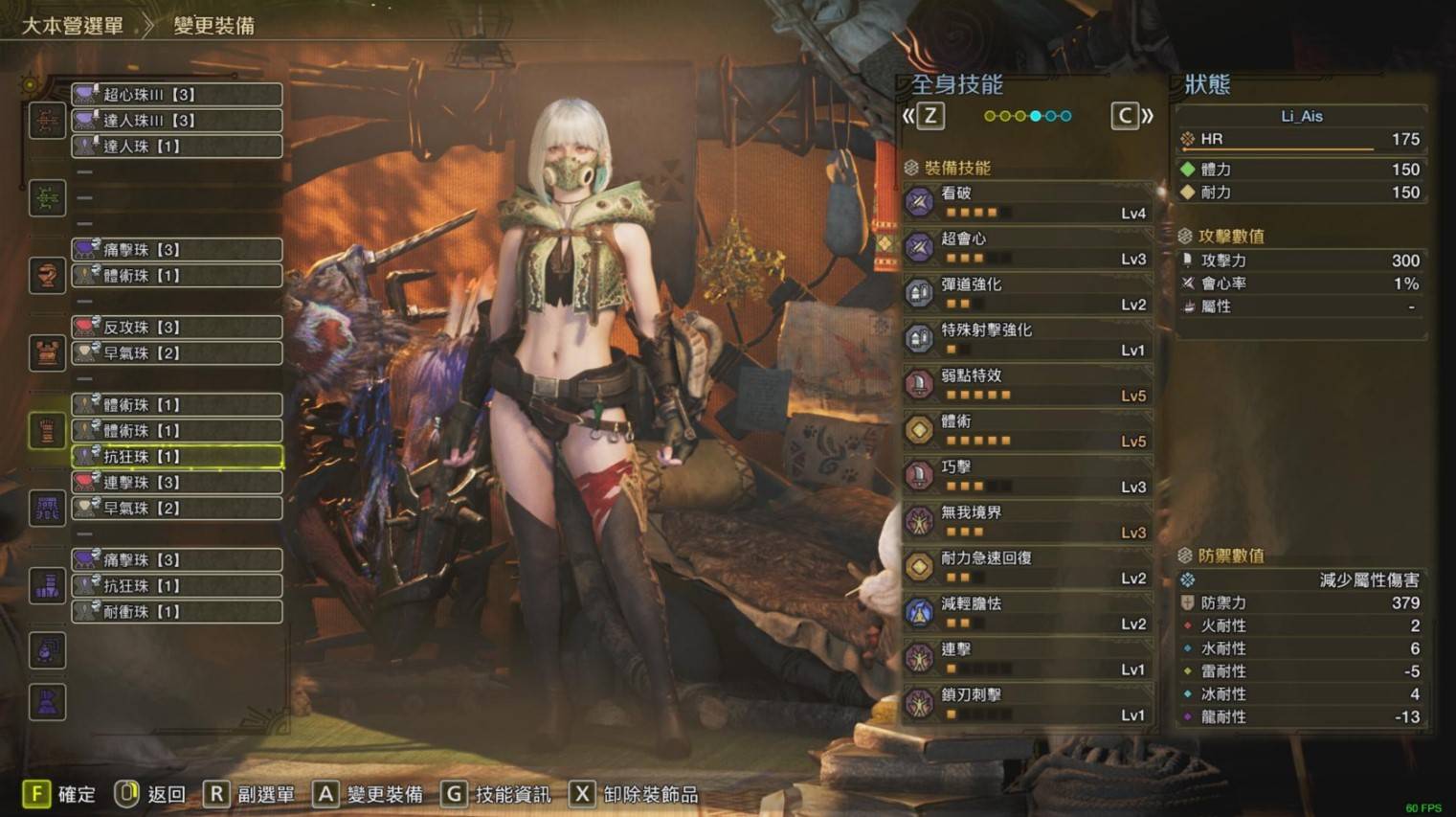Select the 超心珠III【3】 decoration
Viewport: 1456px width, 817px height.
point(177,94)
